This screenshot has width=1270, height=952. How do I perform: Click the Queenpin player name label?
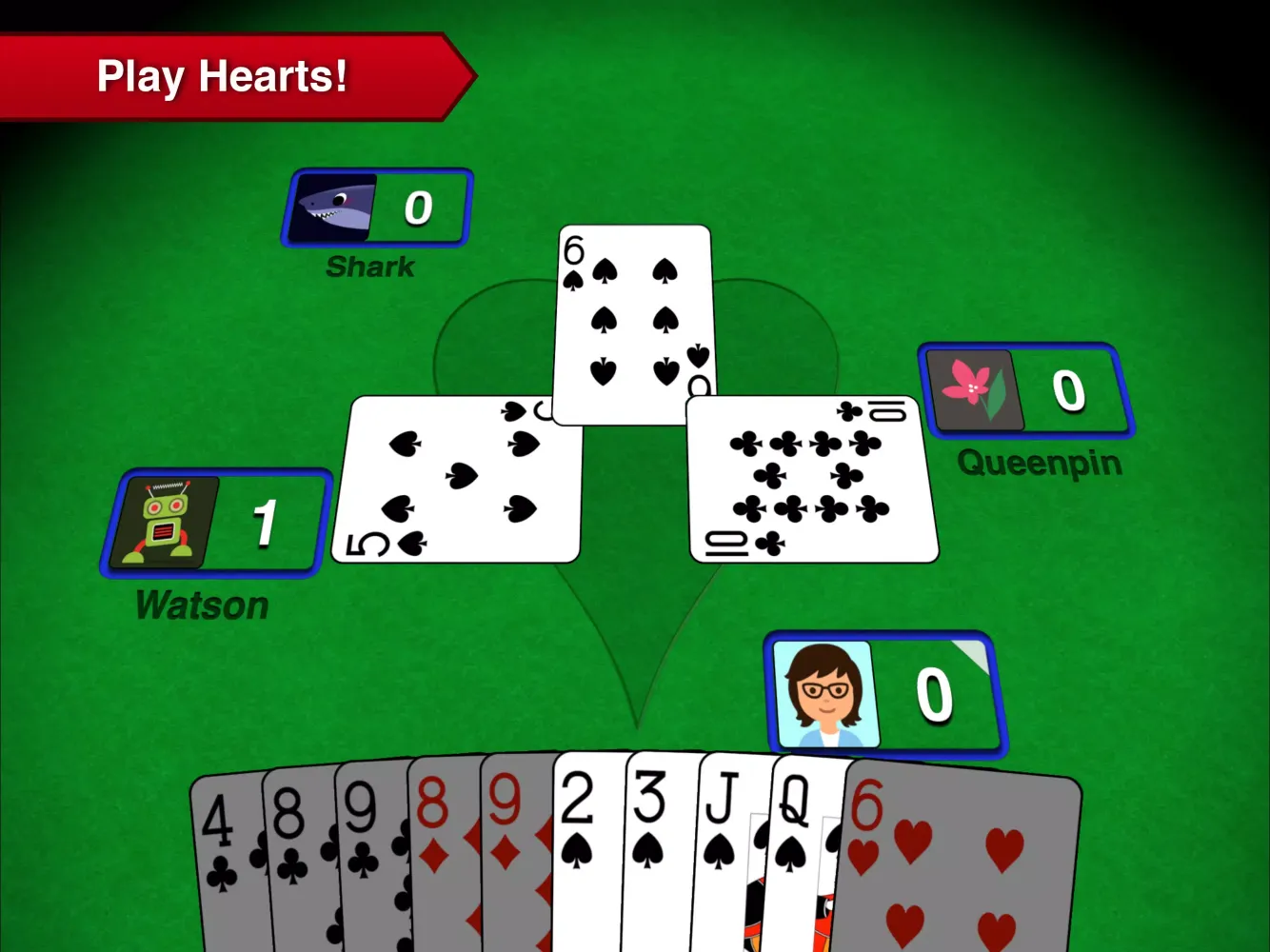pyautogui.click(x=1039, y=464)
